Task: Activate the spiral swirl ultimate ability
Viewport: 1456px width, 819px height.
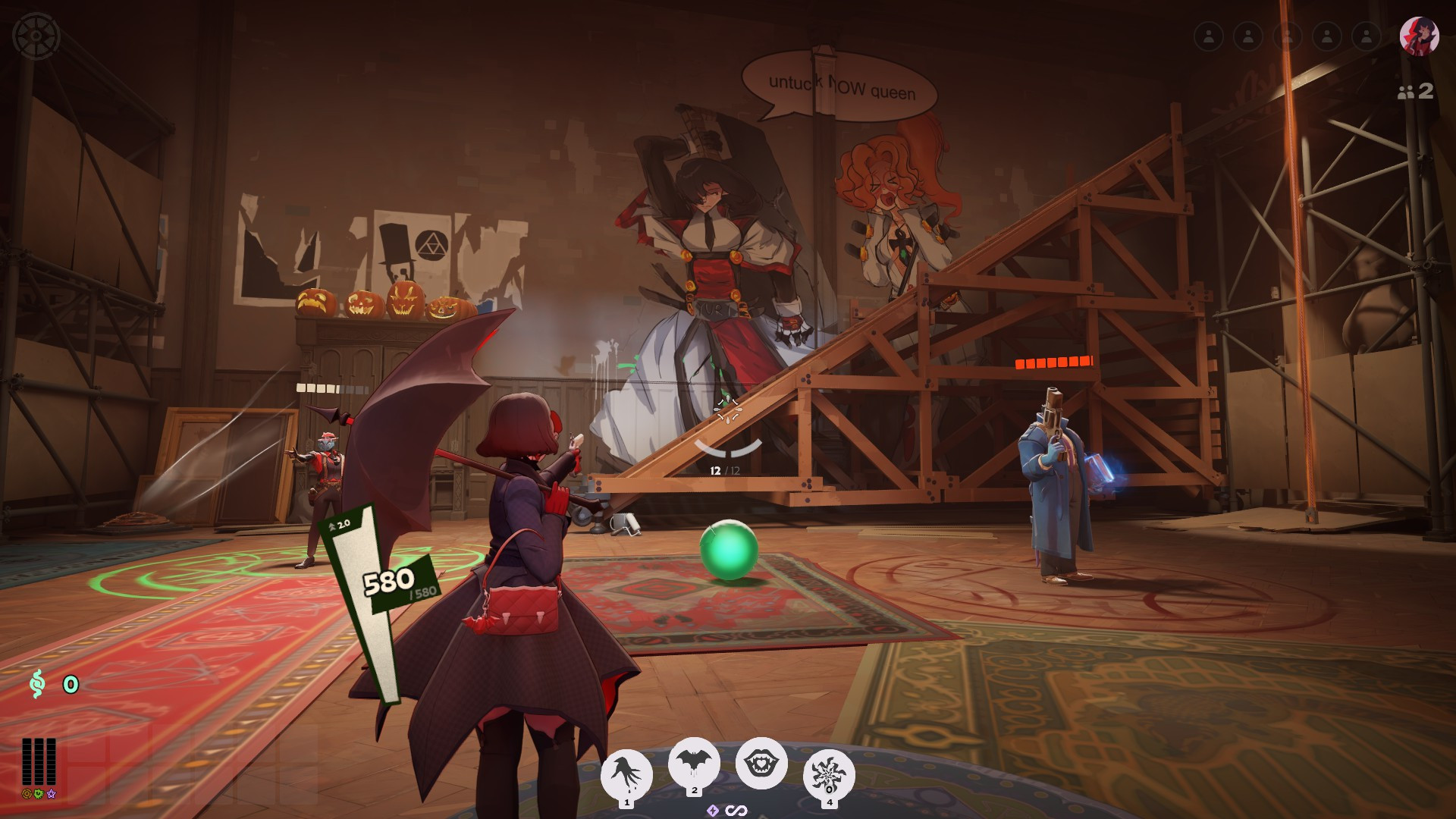Action: [829, 774]
